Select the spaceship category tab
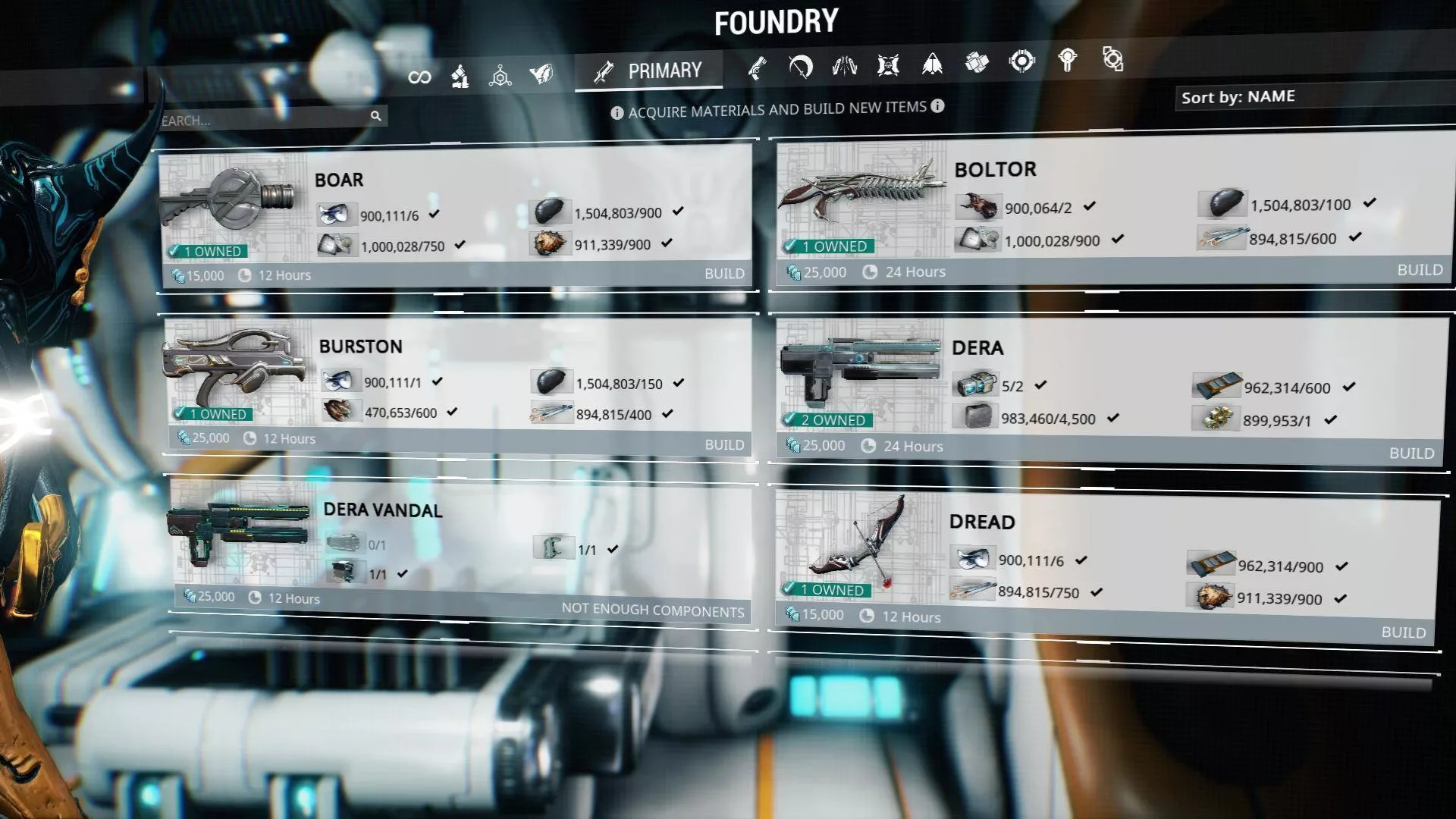1456x819 pixels. 932,64
